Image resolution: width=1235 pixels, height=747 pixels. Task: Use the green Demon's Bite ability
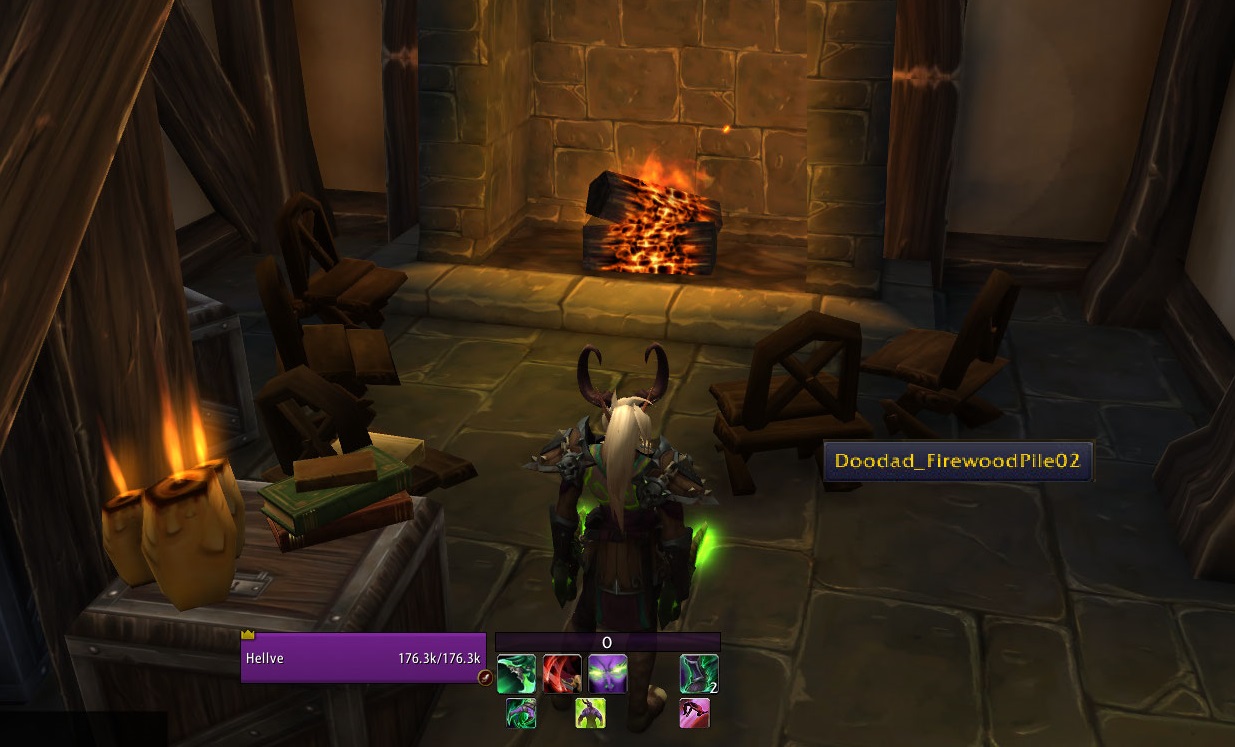tap(516, 674)
